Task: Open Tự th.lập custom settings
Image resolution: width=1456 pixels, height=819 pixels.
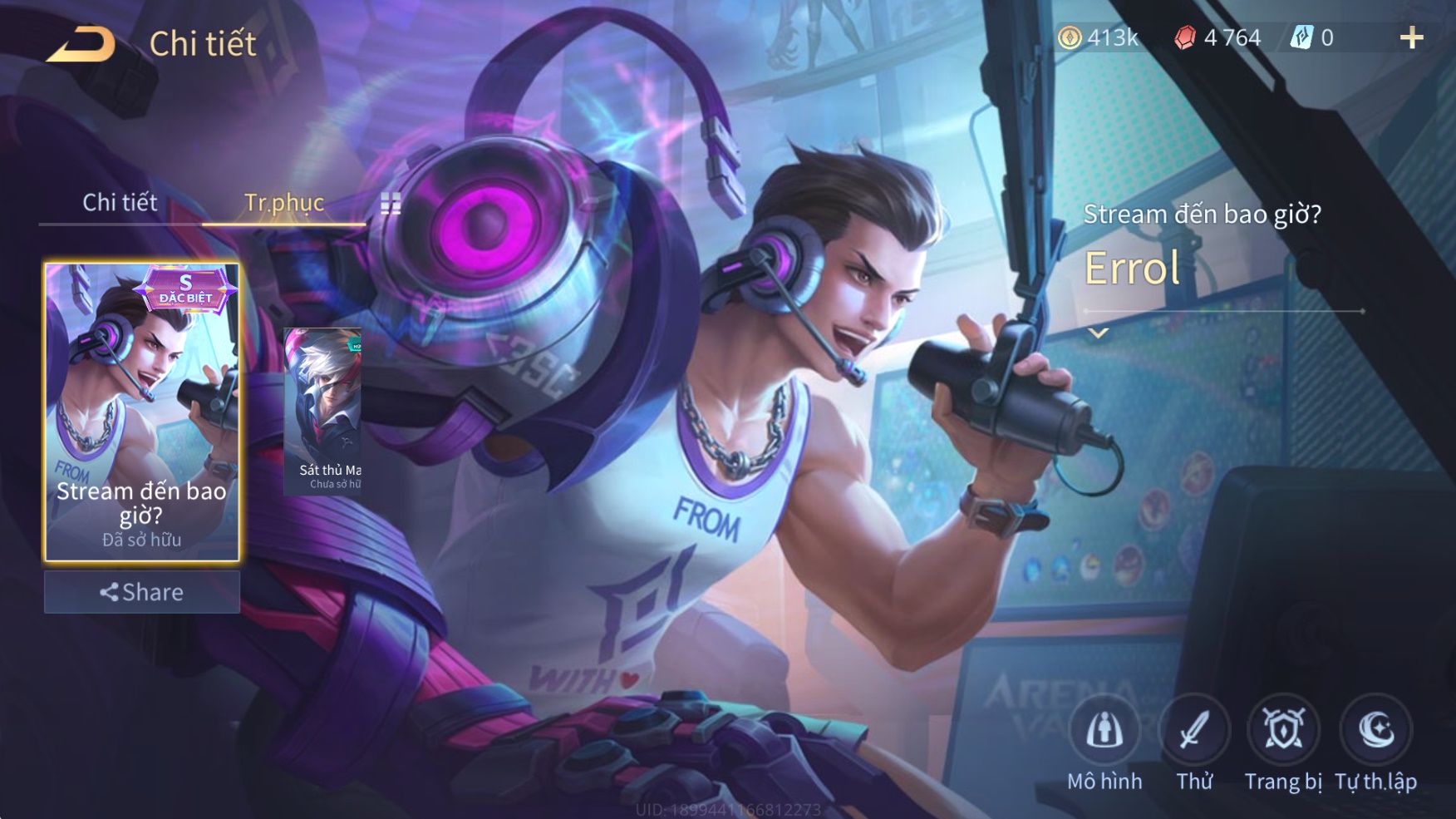Action: click(x=1375, y=731)
